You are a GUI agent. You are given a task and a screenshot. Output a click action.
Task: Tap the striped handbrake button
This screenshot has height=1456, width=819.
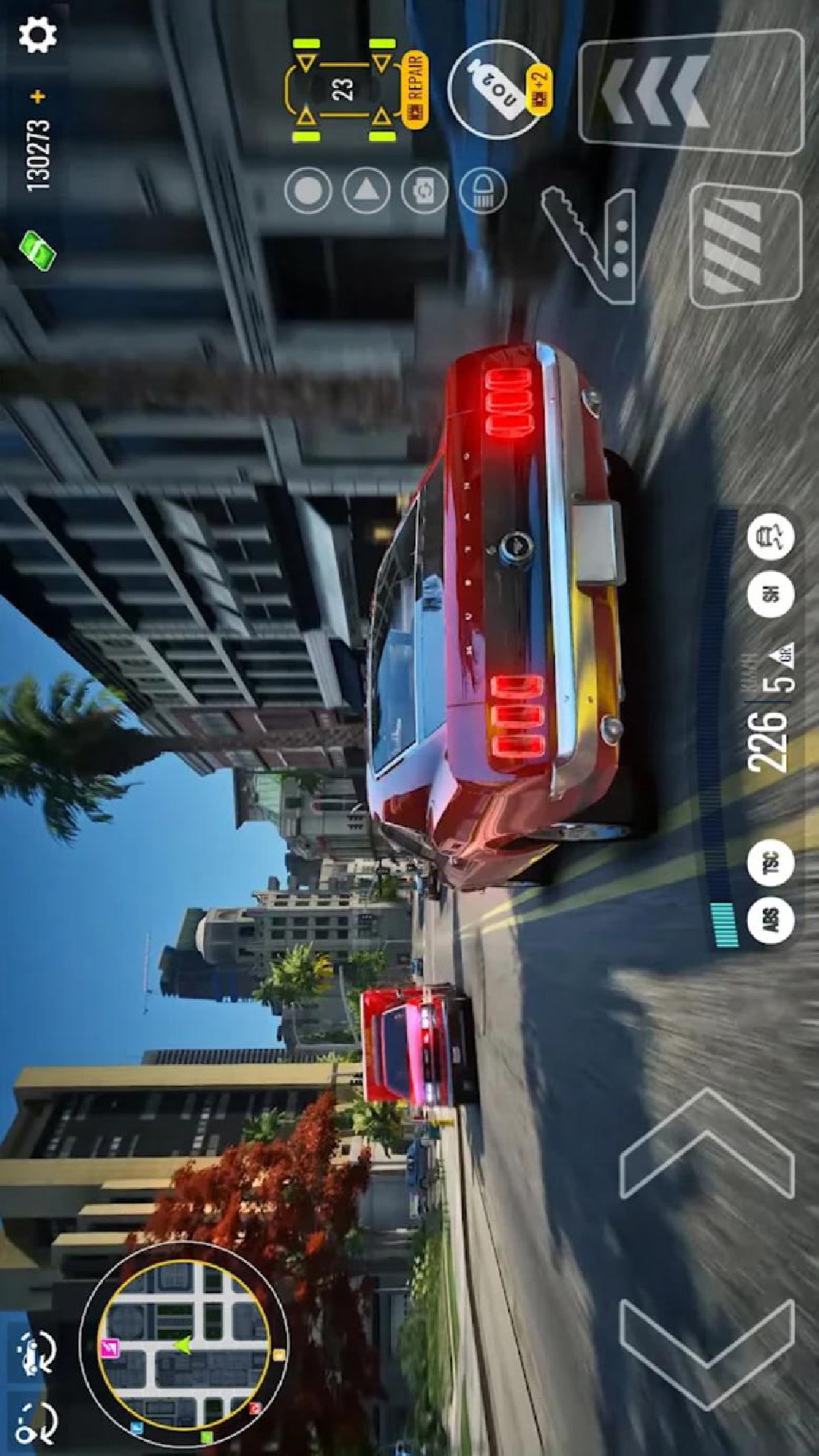[745, 245]
